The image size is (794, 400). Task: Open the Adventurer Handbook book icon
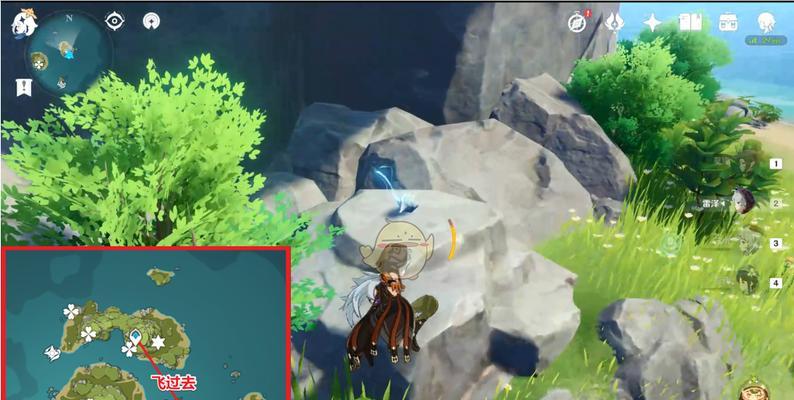[690, 21]
